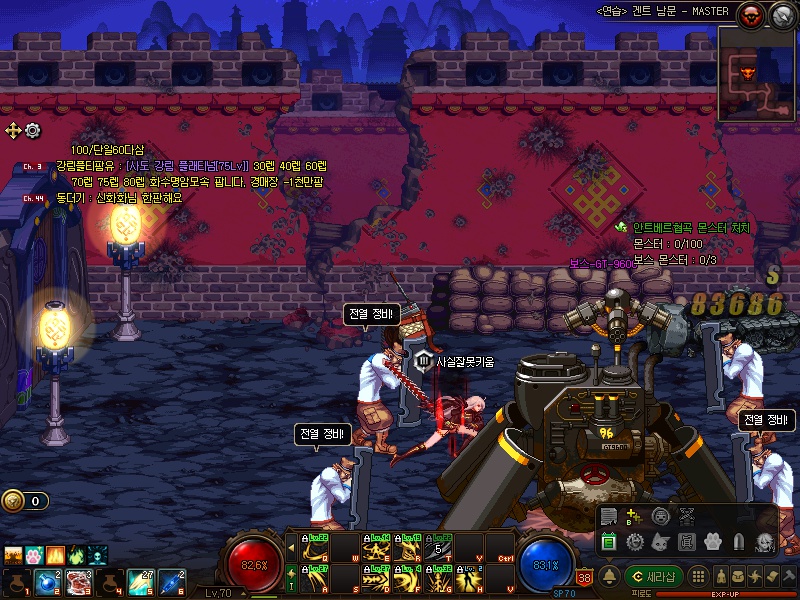Click the red bull boss icon button
Image resolution: width=800 pixels, height=600 pixels.
750,14
